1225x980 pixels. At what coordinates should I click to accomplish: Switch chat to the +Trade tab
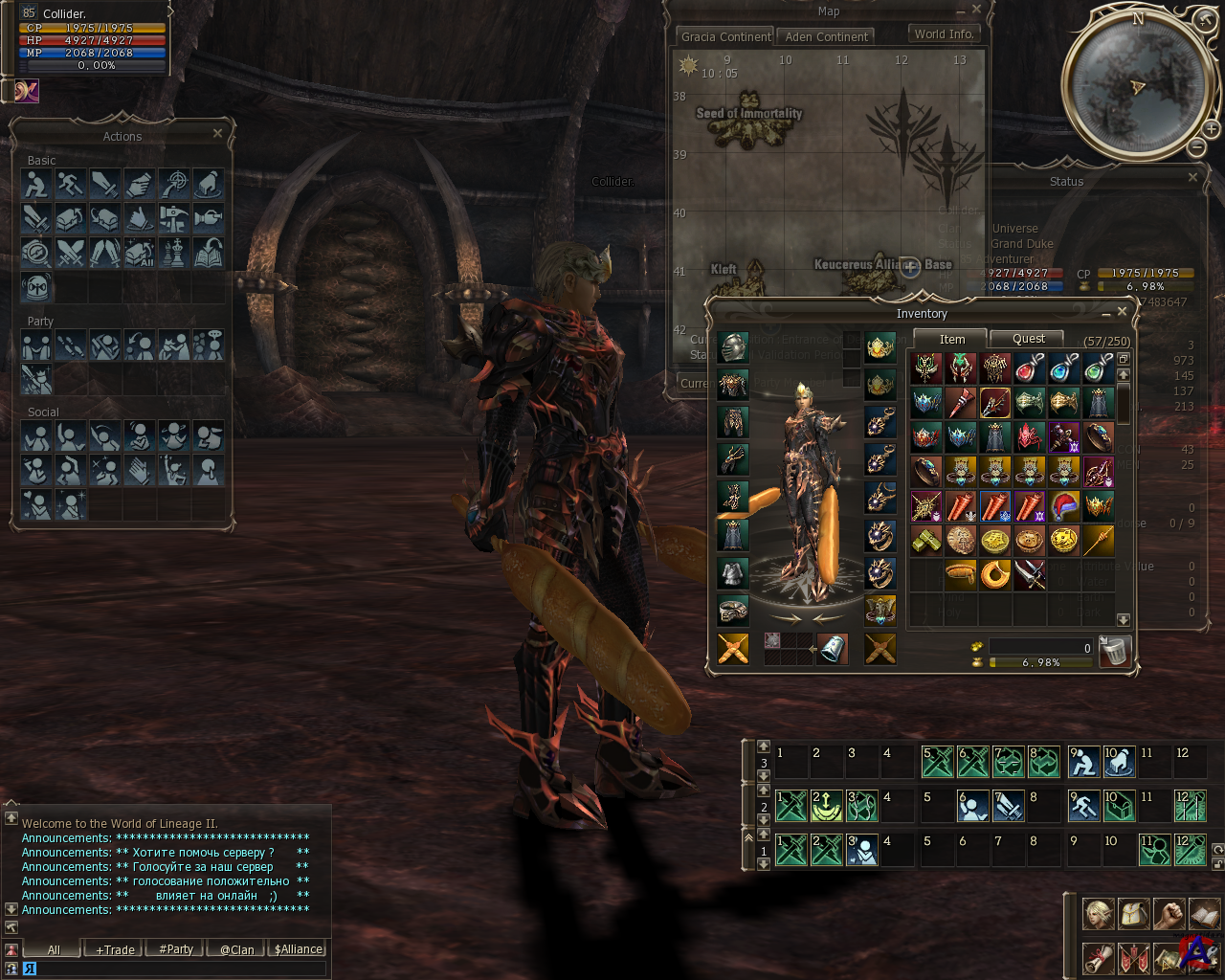pos(115,949)
